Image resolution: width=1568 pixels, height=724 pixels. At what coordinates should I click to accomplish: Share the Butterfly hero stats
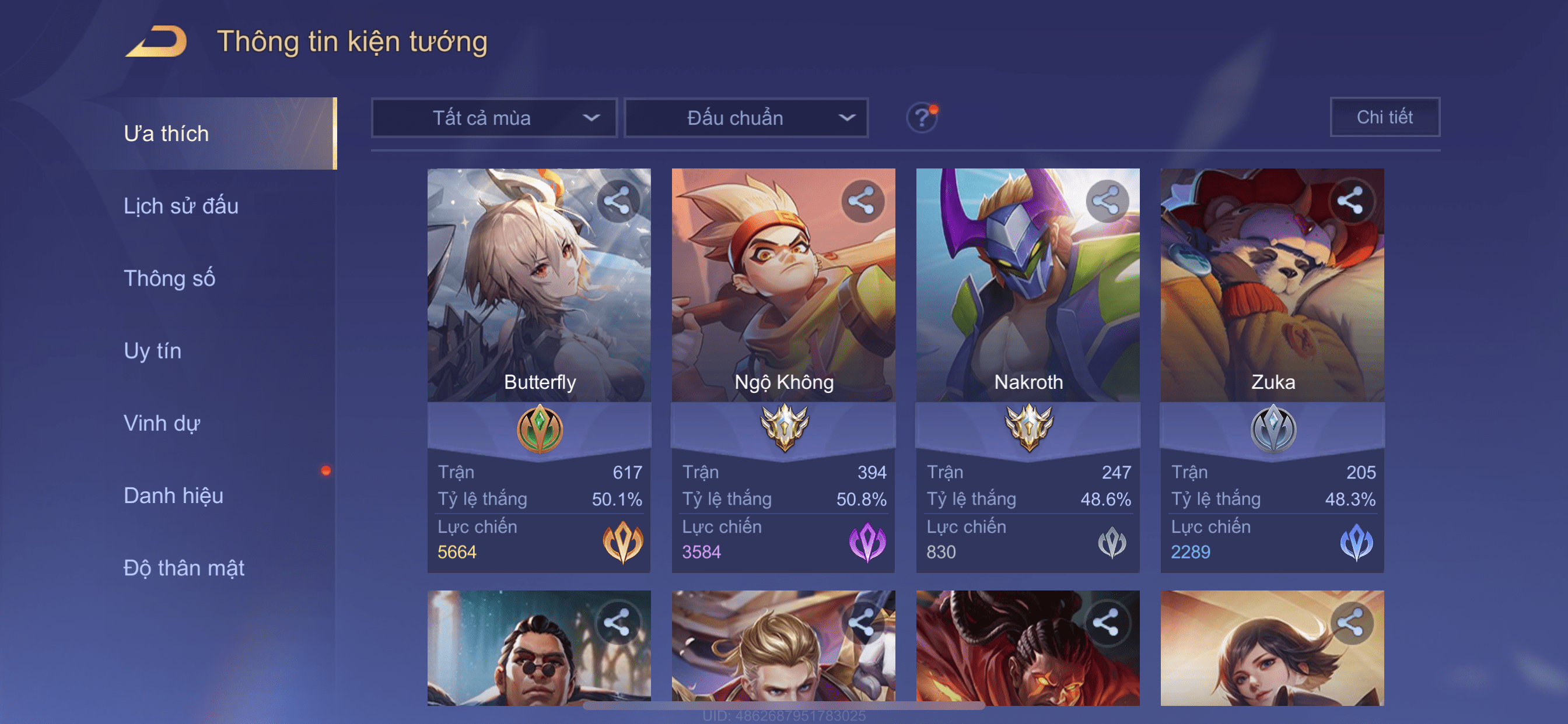pos(617,201)
